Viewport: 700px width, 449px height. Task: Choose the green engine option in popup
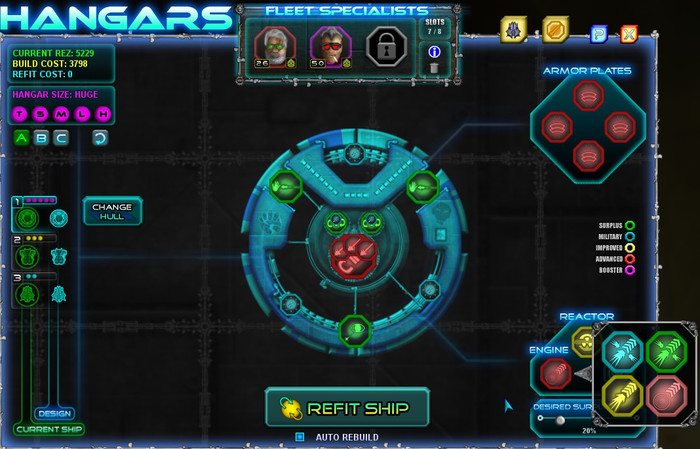click(662, 350)
